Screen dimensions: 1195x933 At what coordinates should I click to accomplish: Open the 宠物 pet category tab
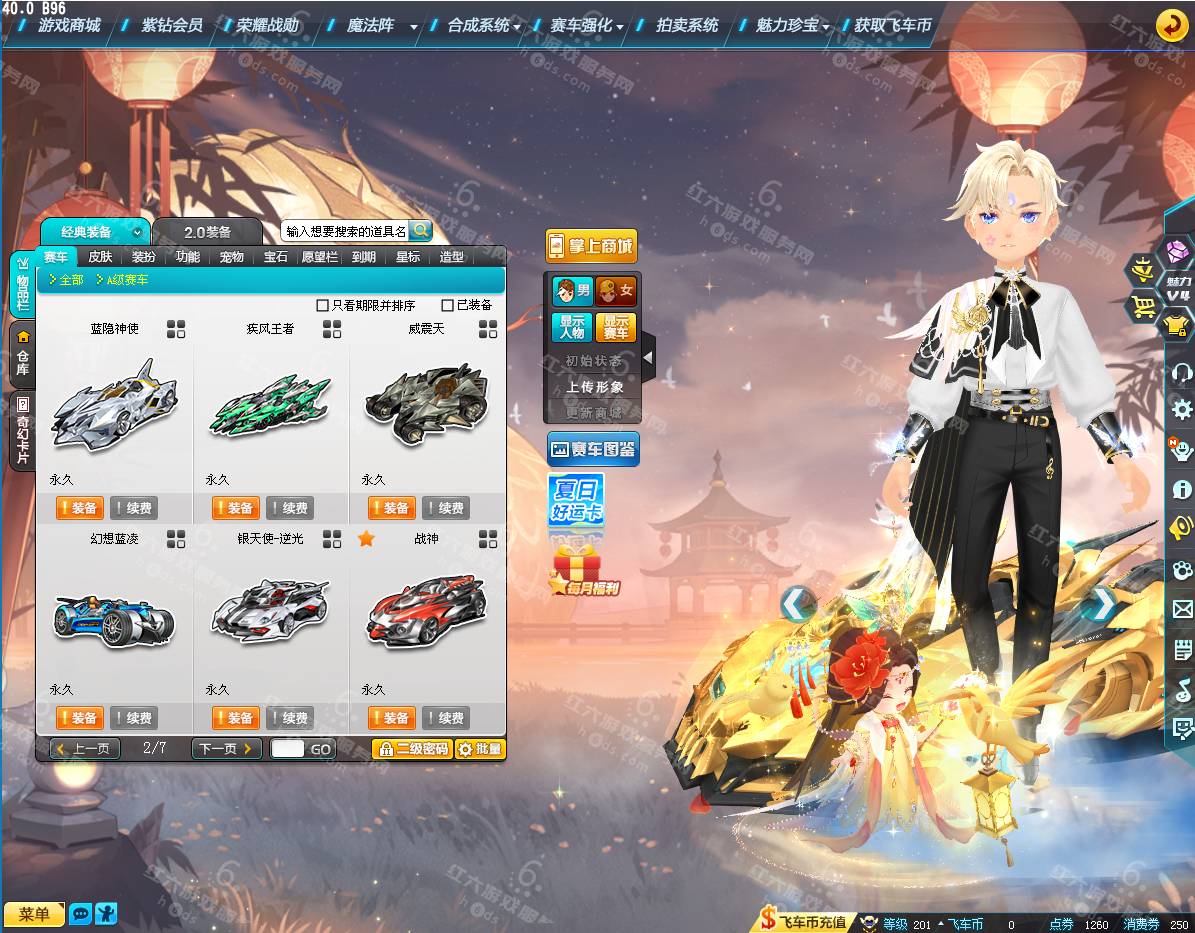tap(232, 257)
